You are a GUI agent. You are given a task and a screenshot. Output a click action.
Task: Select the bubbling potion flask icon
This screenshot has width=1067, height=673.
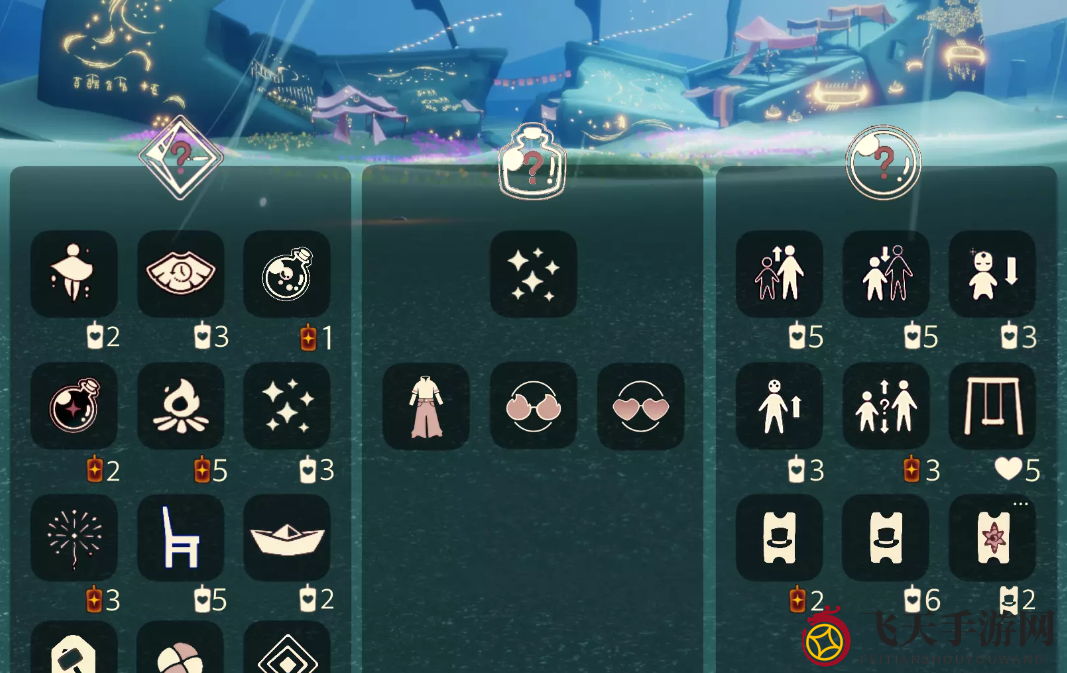287,274
